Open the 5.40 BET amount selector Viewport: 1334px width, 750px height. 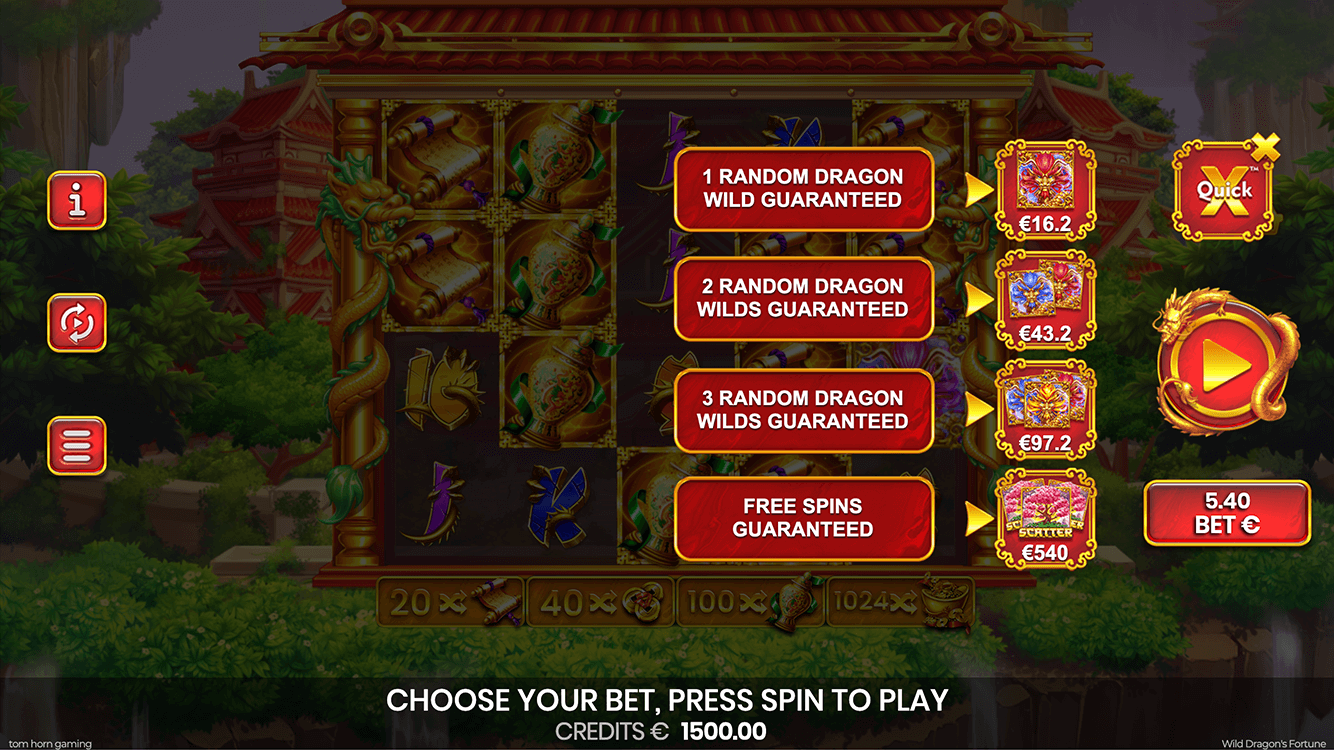pyautogui.click(x=1228, y=511)
